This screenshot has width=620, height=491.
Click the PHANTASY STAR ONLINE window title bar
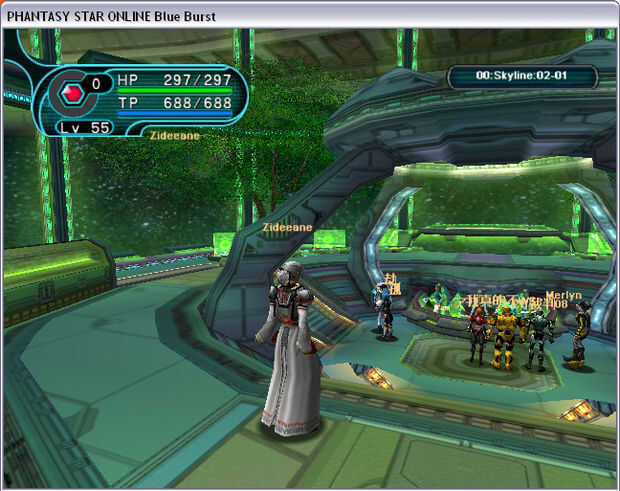(x=310, y=13)
